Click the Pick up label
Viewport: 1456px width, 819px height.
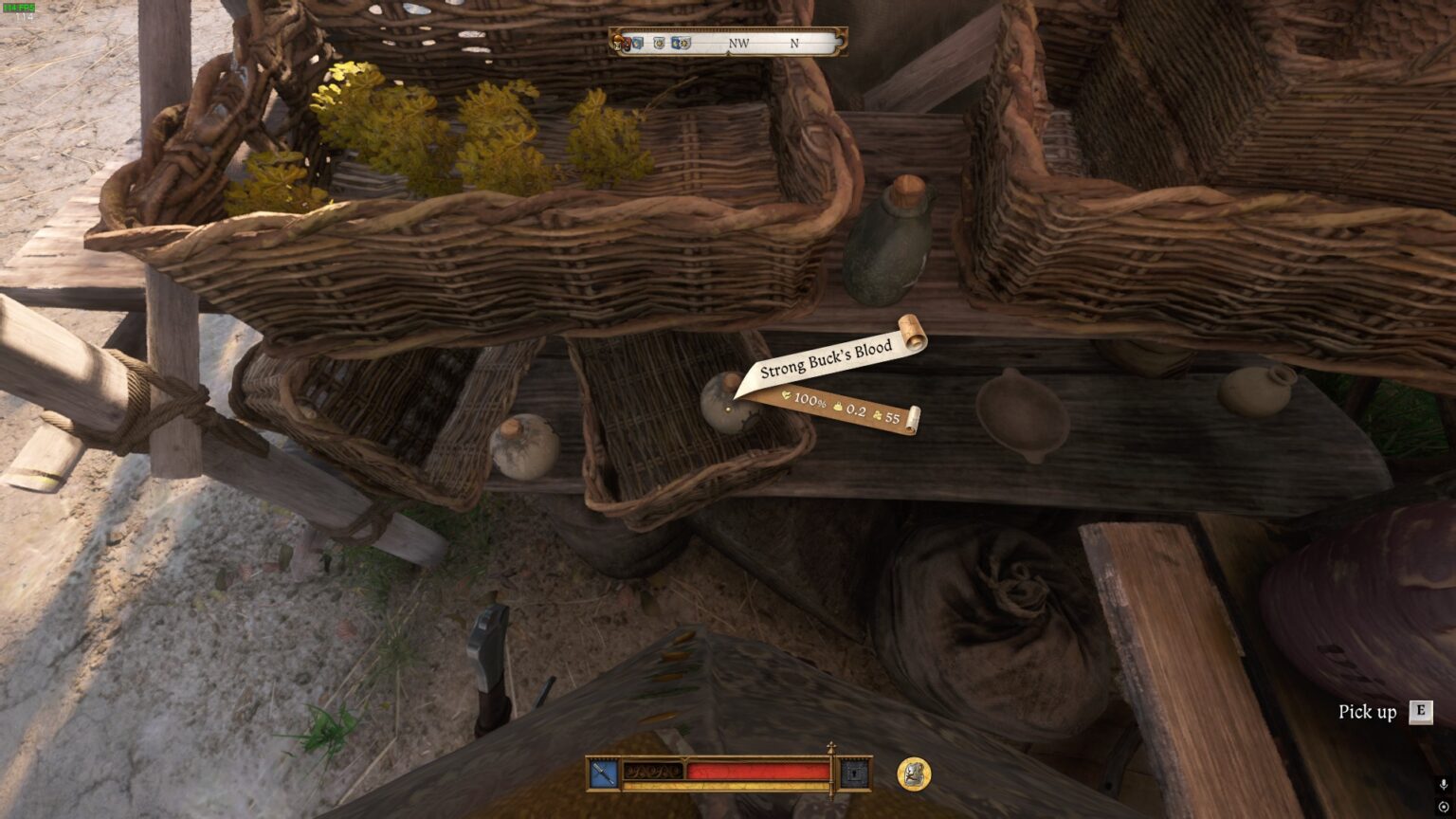(1366, 711)
